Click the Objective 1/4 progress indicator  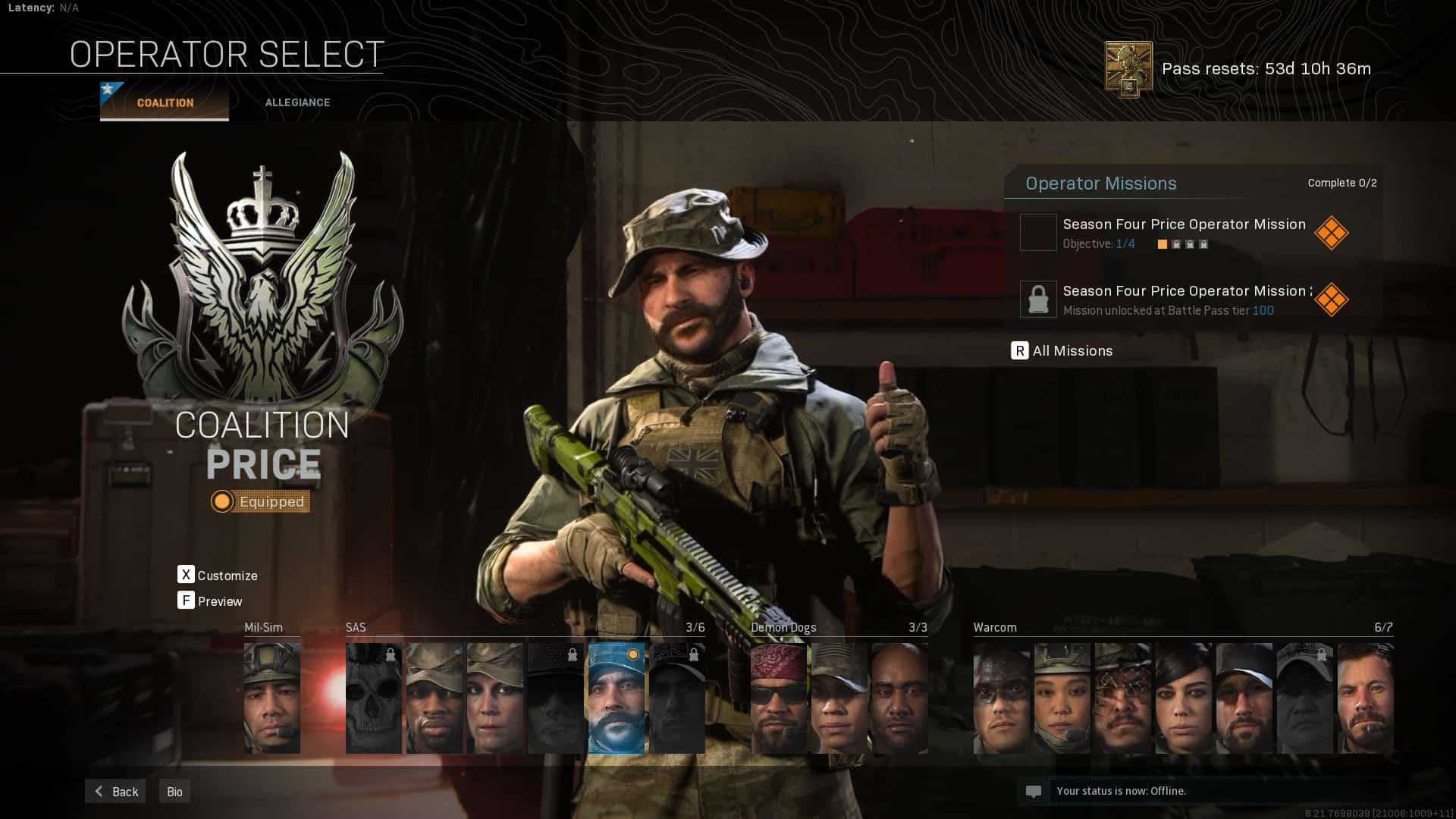click(x=1099, y=244)
